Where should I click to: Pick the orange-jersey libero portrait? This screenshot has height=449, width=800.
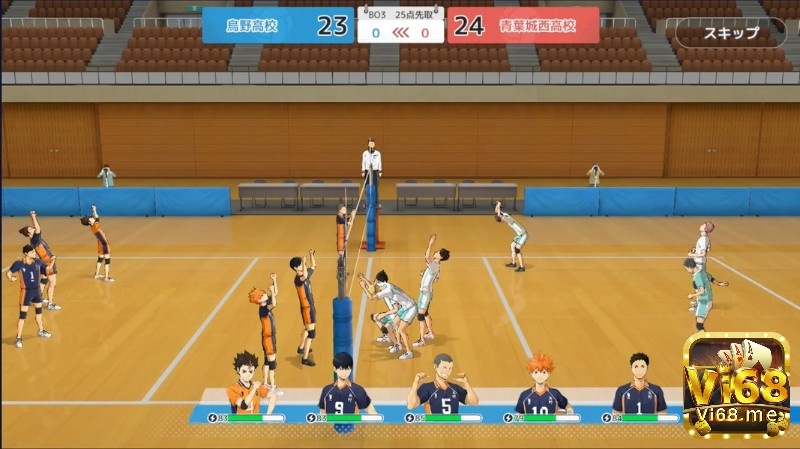[248, 385]
